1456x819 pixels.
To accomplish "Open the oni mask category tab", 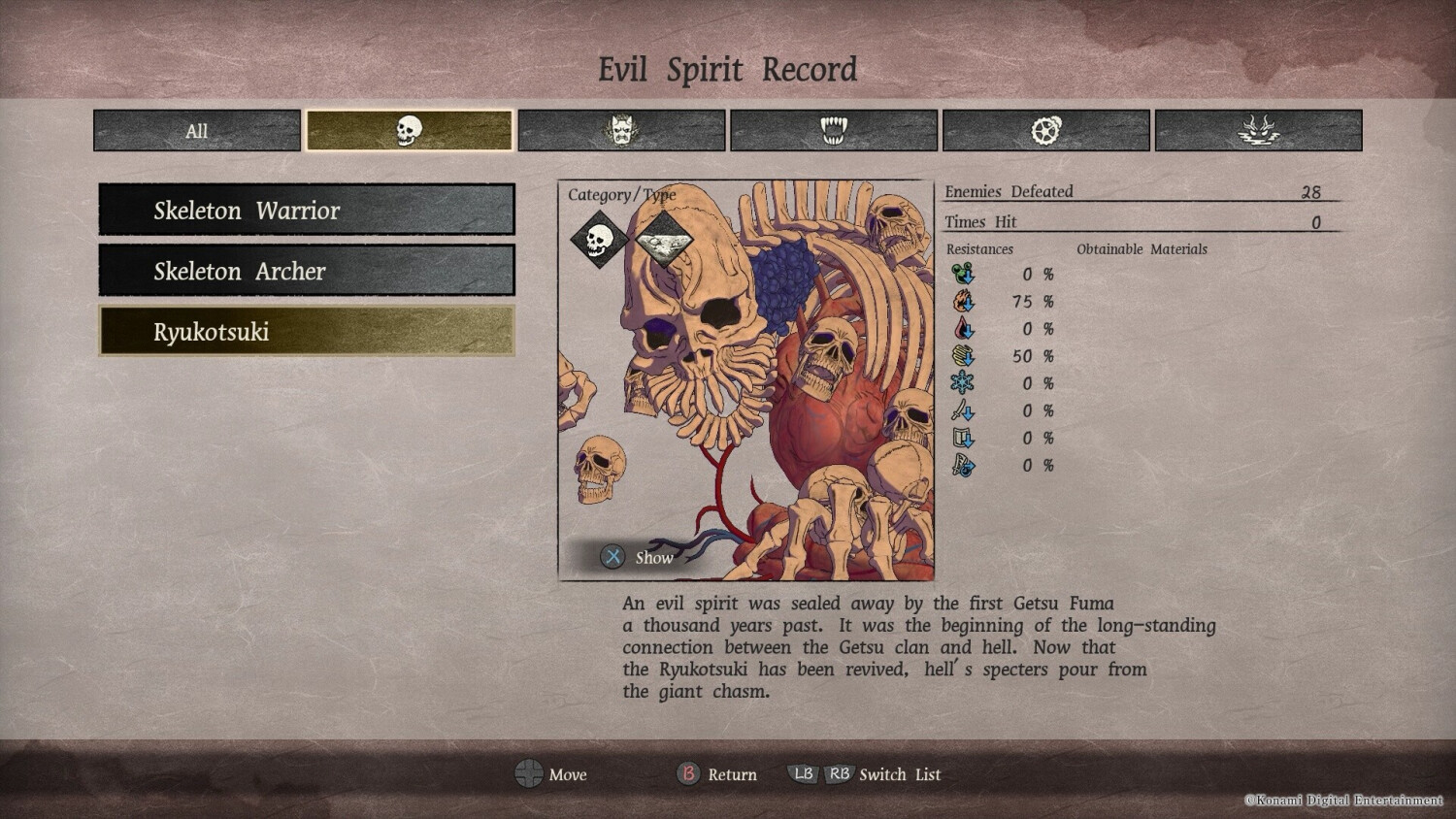I will [621, 131].
